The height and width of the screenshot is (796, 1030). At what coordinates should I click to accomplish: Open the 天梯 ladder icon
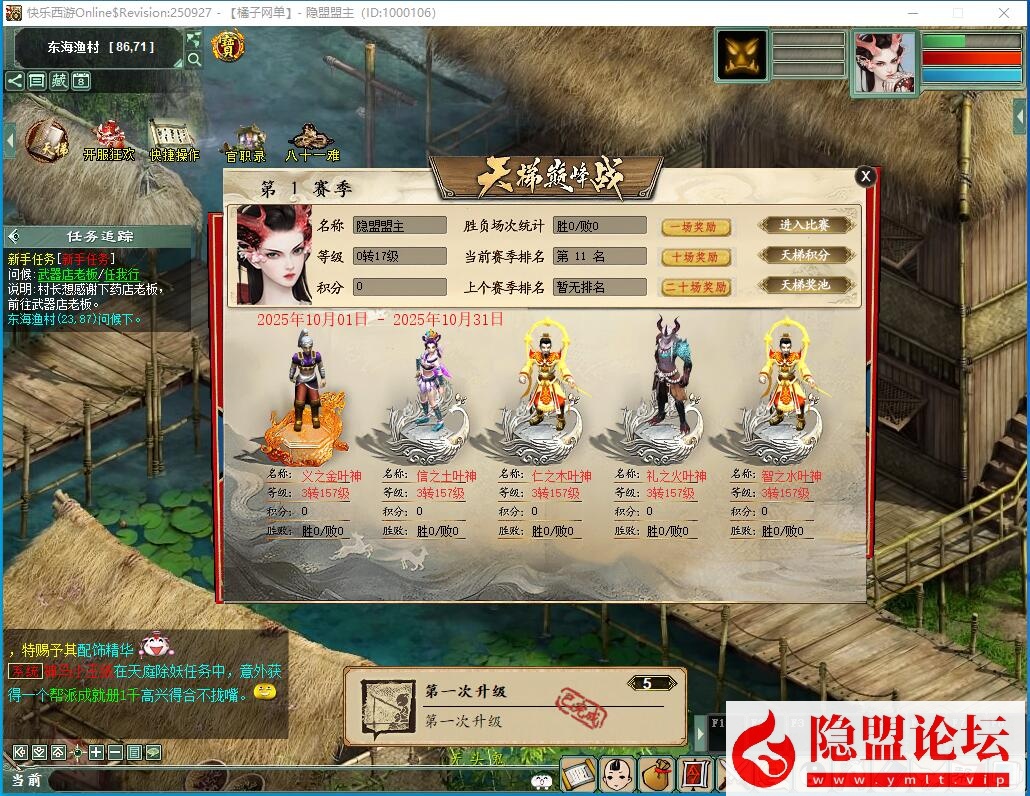[x=47, y=141]
